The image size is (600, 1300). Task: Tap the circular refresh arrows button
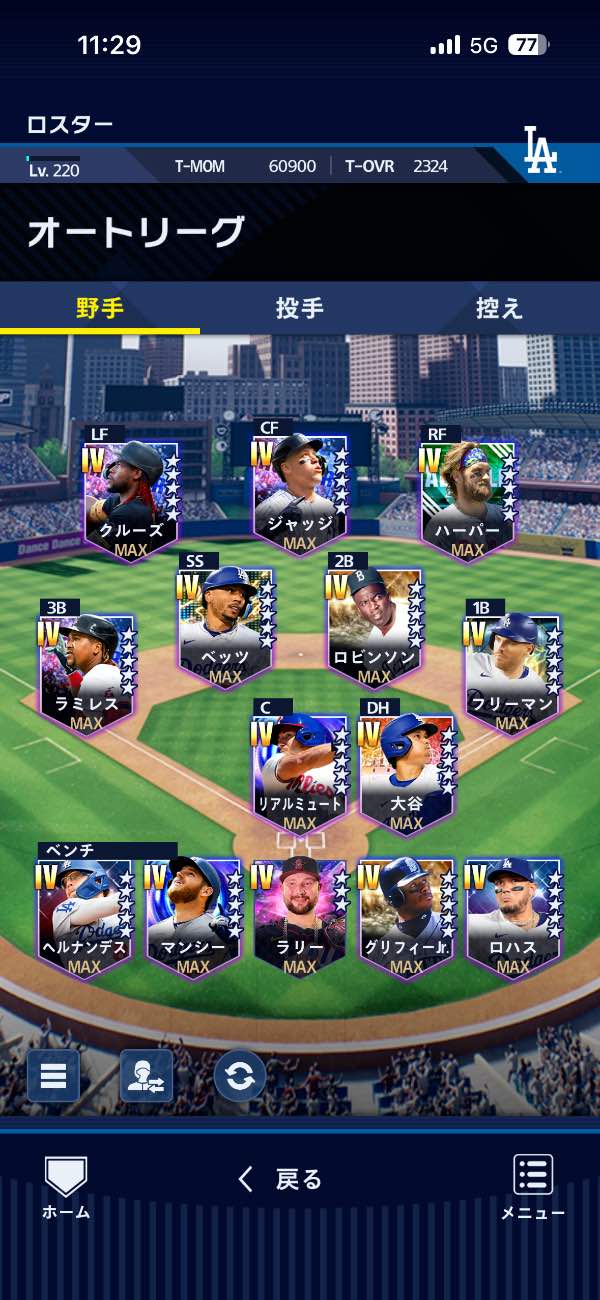(x=240, y=1076)
